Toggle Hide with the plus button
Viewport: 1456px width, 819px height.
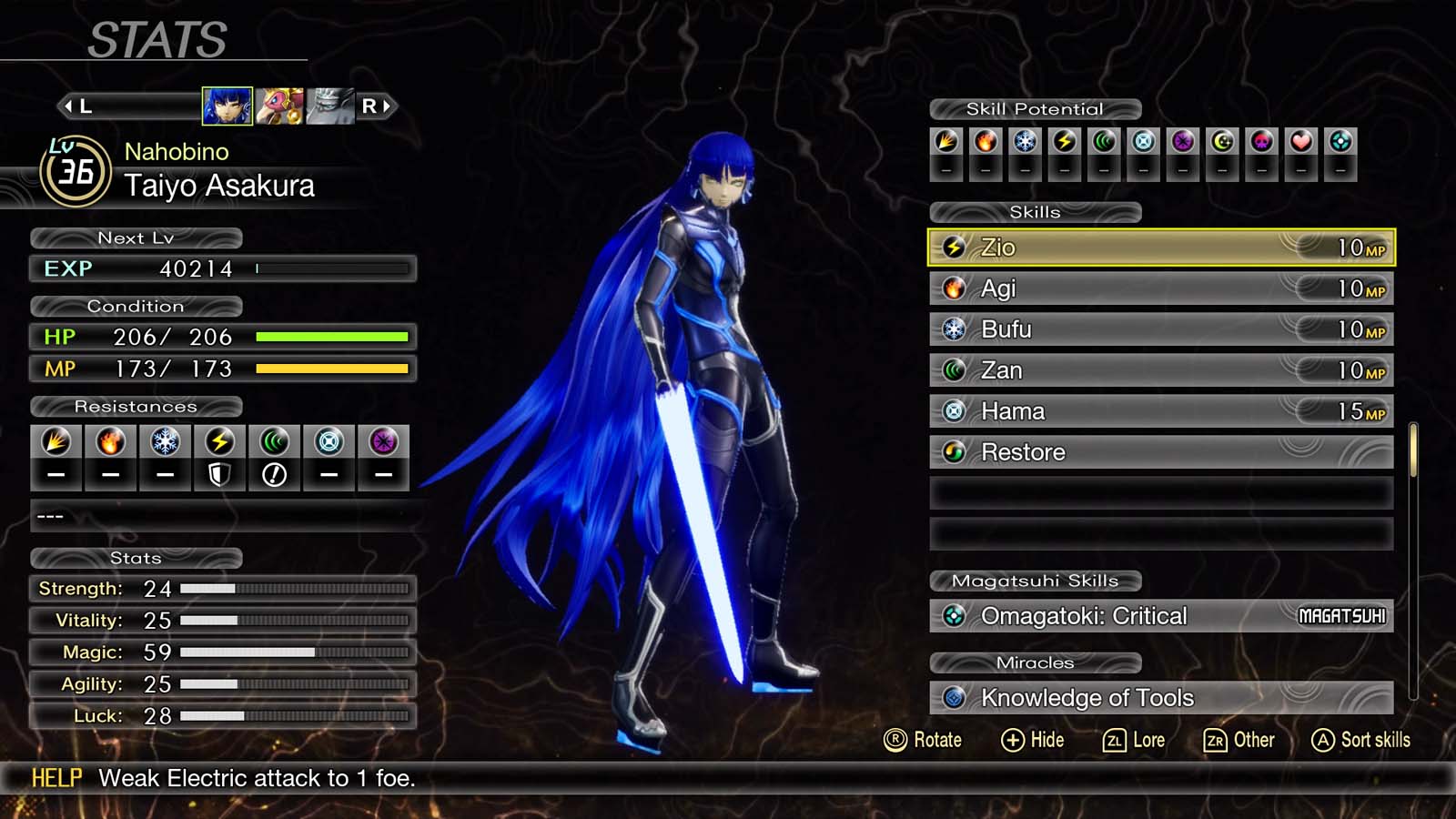click(x=1013, y=740)
